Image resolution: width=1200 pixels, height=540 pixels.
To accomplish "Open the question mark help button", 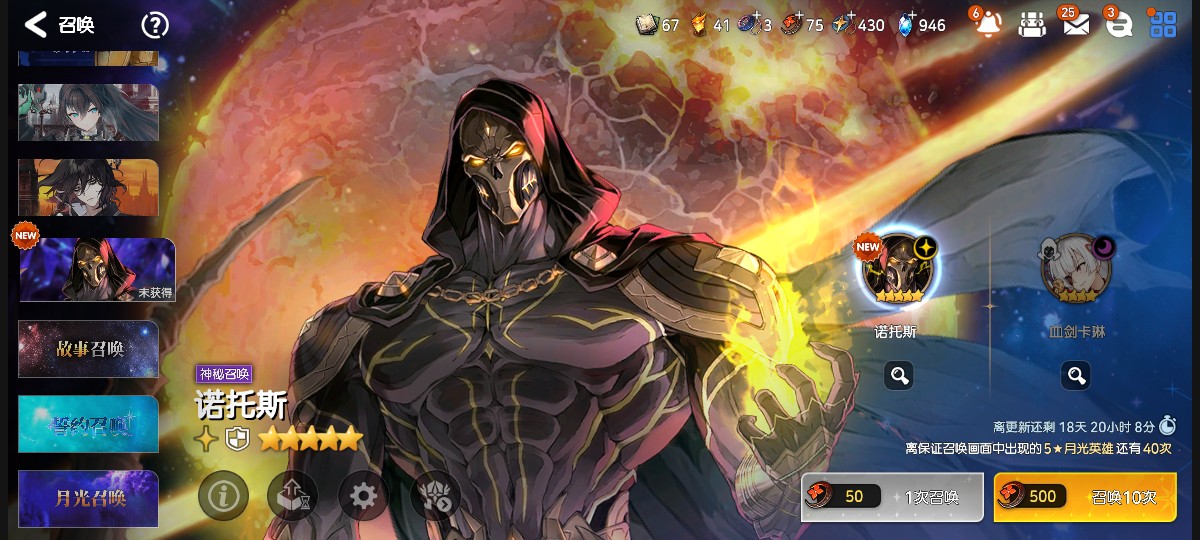I will (154, 25).
